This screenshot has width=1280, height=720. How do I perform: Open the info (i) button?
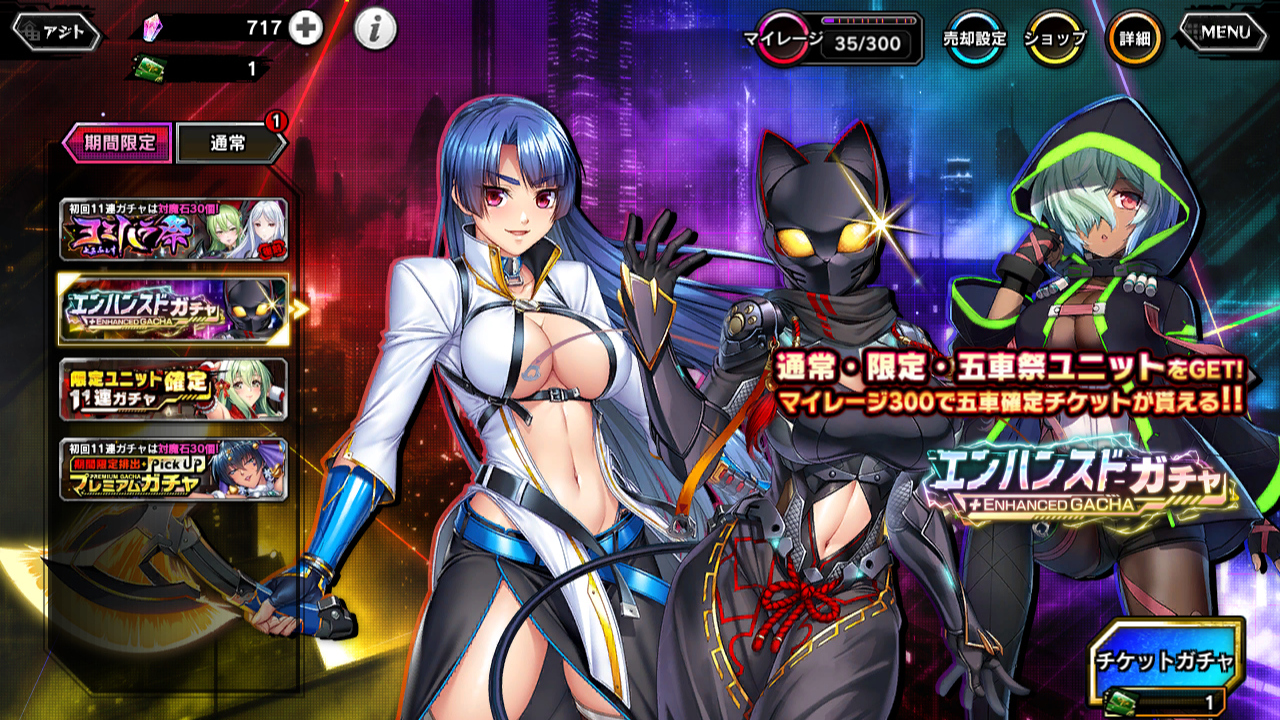point(375,31)
